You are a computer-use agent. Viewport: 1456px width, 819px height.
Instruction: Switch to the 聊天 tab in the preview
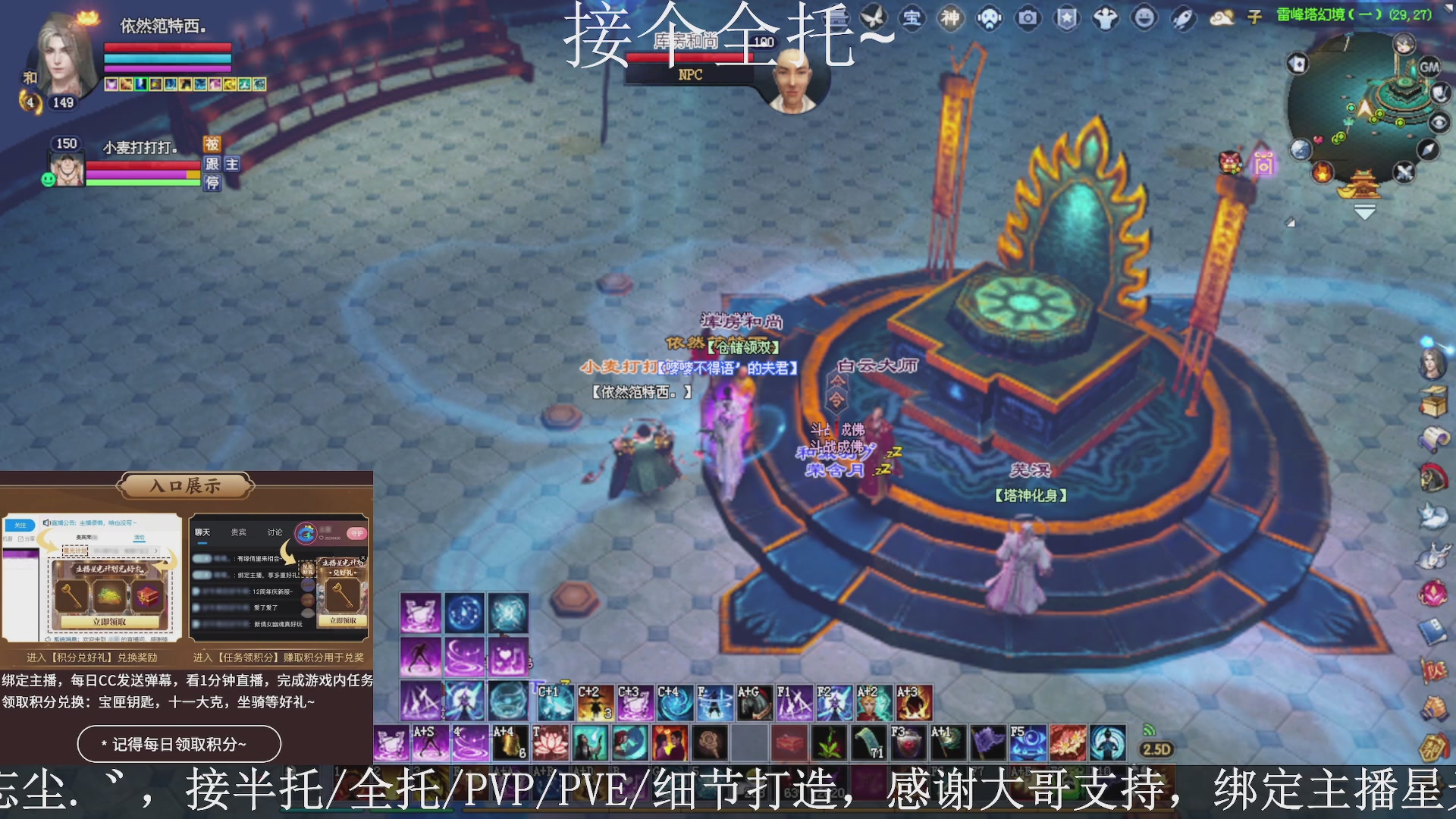202,532
